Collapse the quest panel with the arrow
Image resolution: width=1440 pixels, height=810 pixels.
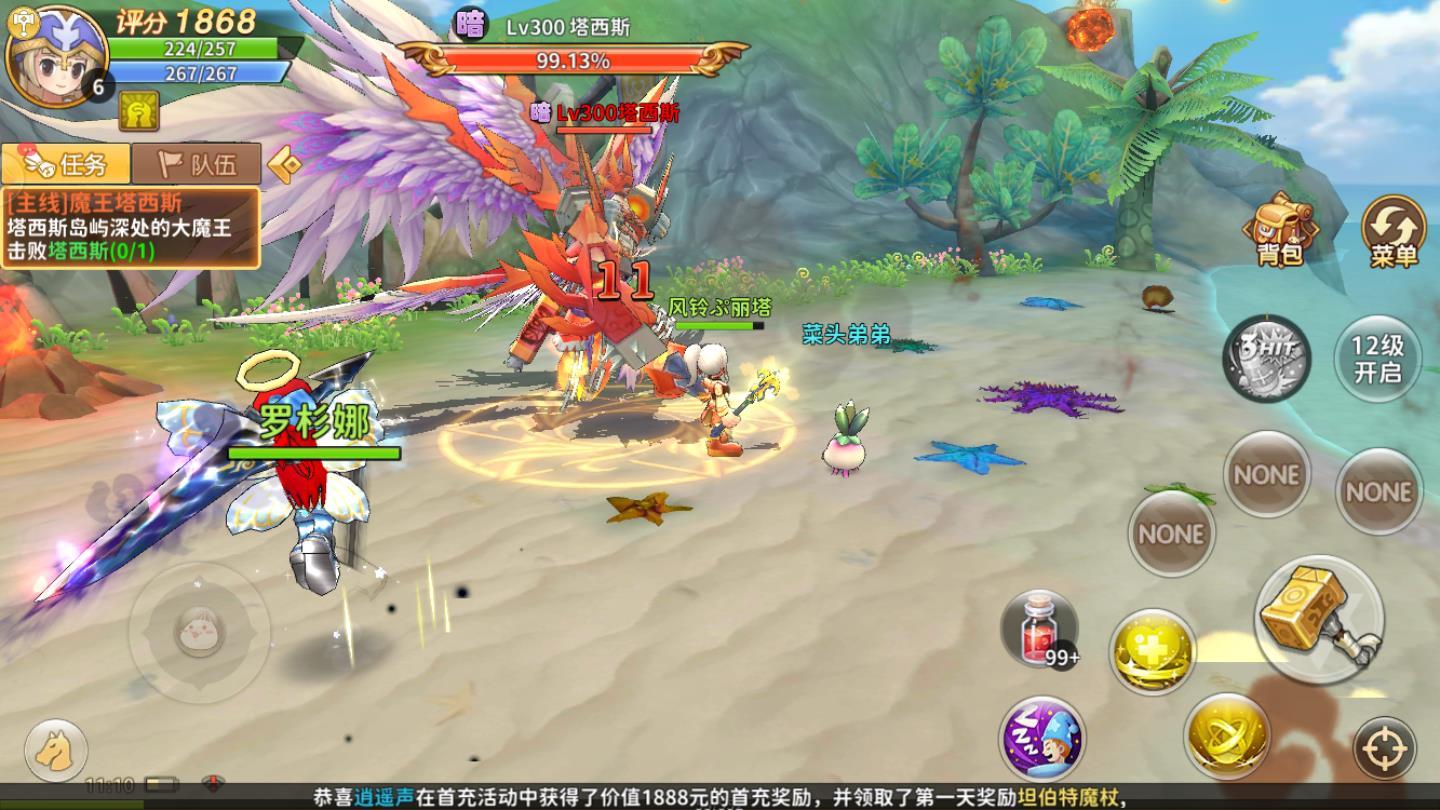(284, 163)
